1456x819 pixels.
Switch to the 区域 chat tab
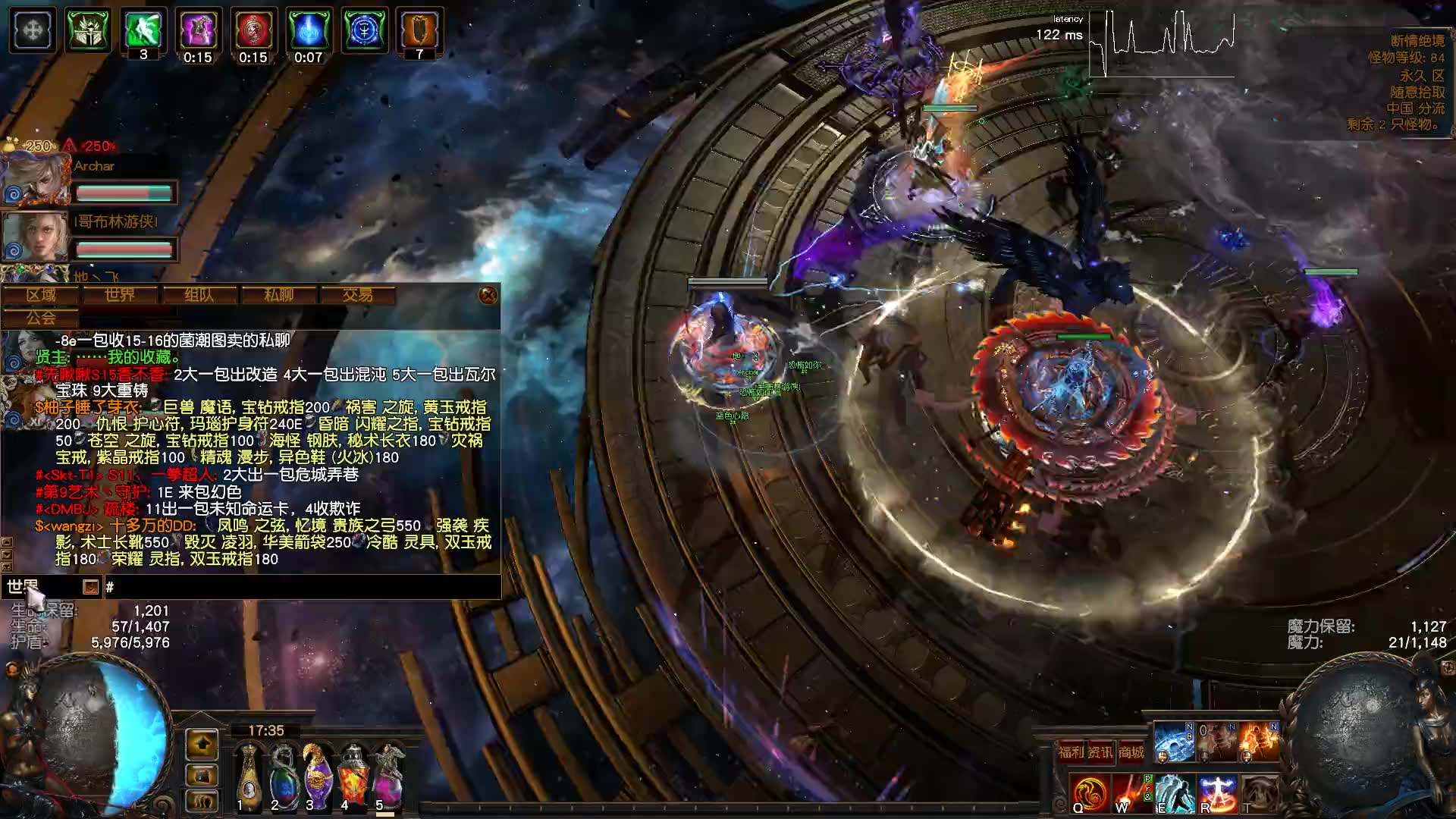pyautogui.click(x=42, y=295)
